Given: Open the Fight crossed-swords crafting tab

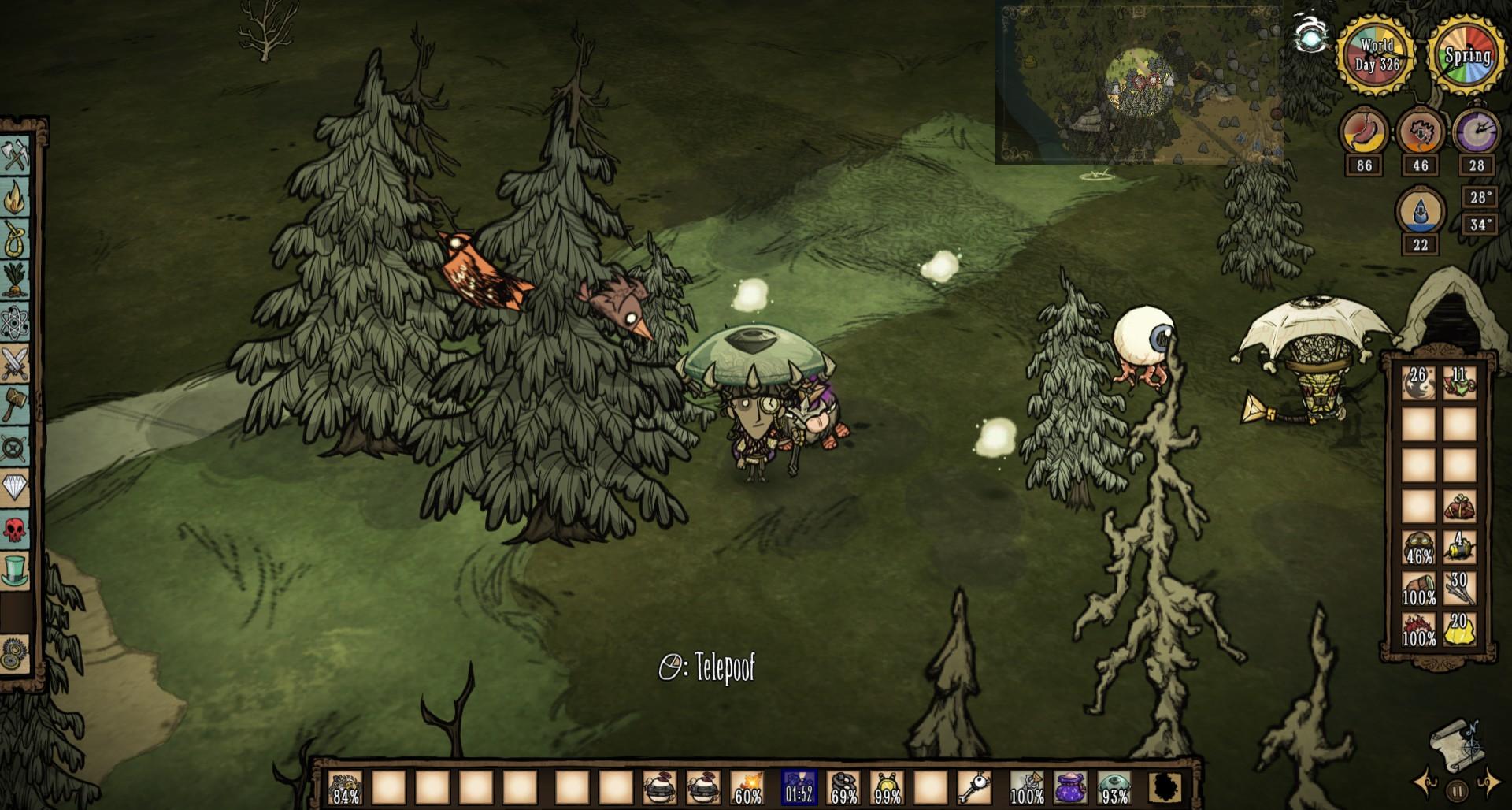Looking at the screenshot, I should [x=15, y=363].
